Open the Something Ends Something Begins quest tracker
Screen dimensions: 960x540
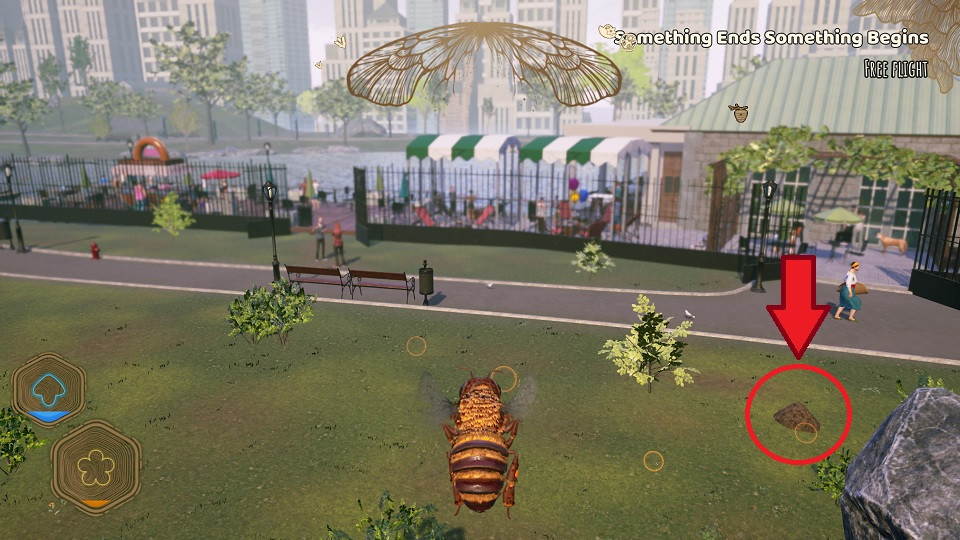coord(771,38)
